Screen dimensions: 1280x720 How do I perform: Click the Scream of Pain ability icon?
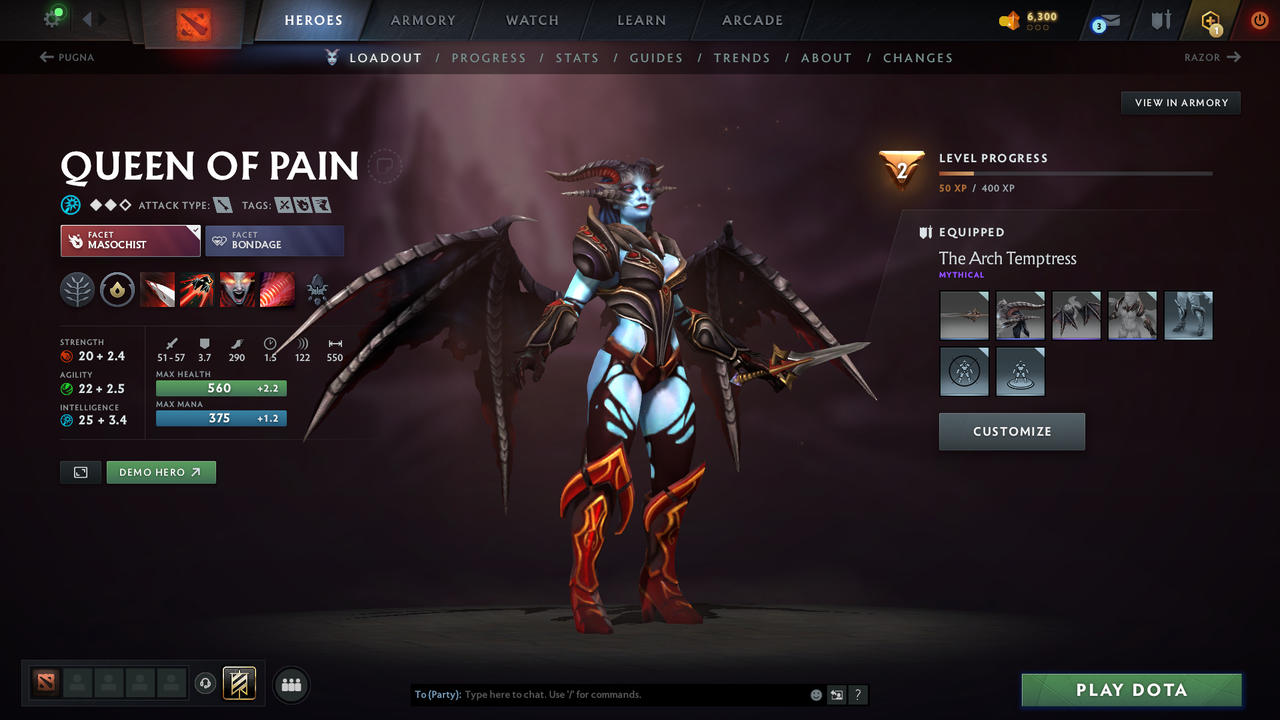(237, 290)
